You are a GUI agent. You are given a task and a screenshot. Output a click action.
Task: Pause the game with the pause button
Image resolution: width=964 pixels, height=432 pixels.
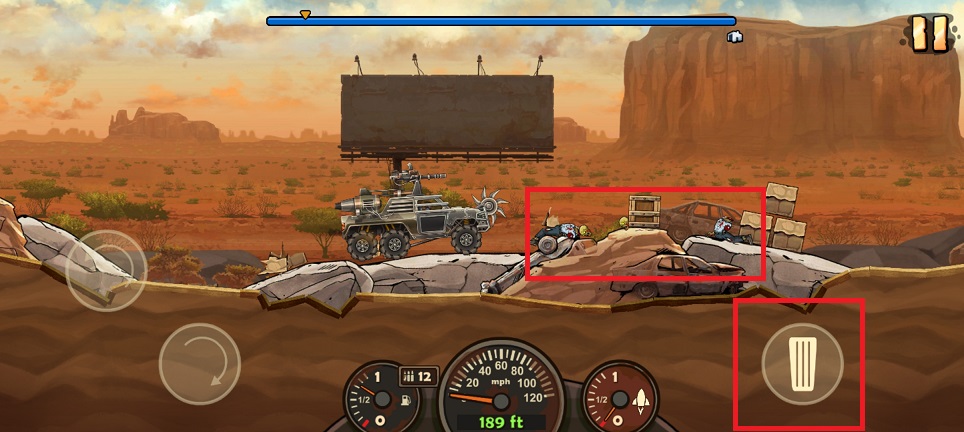[x=929, y=34]
